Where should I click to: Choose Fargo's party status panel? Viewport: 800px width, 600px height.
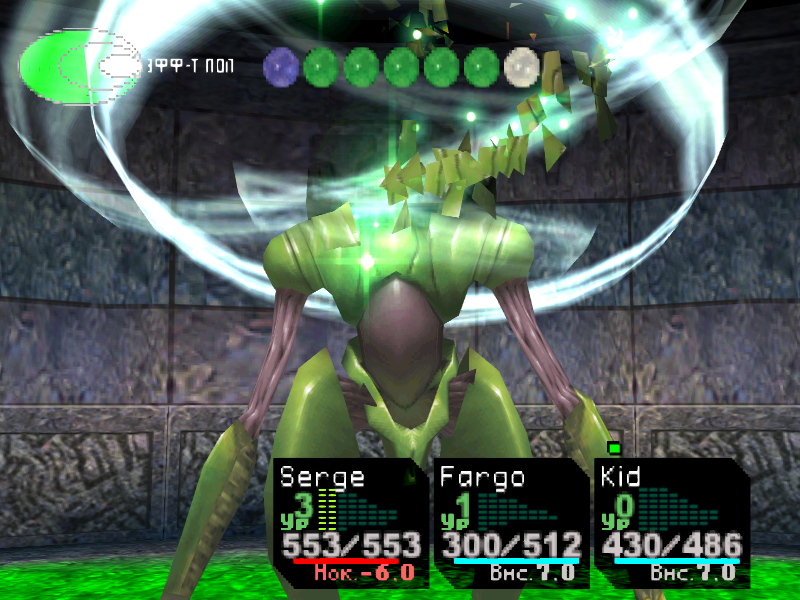510,522
